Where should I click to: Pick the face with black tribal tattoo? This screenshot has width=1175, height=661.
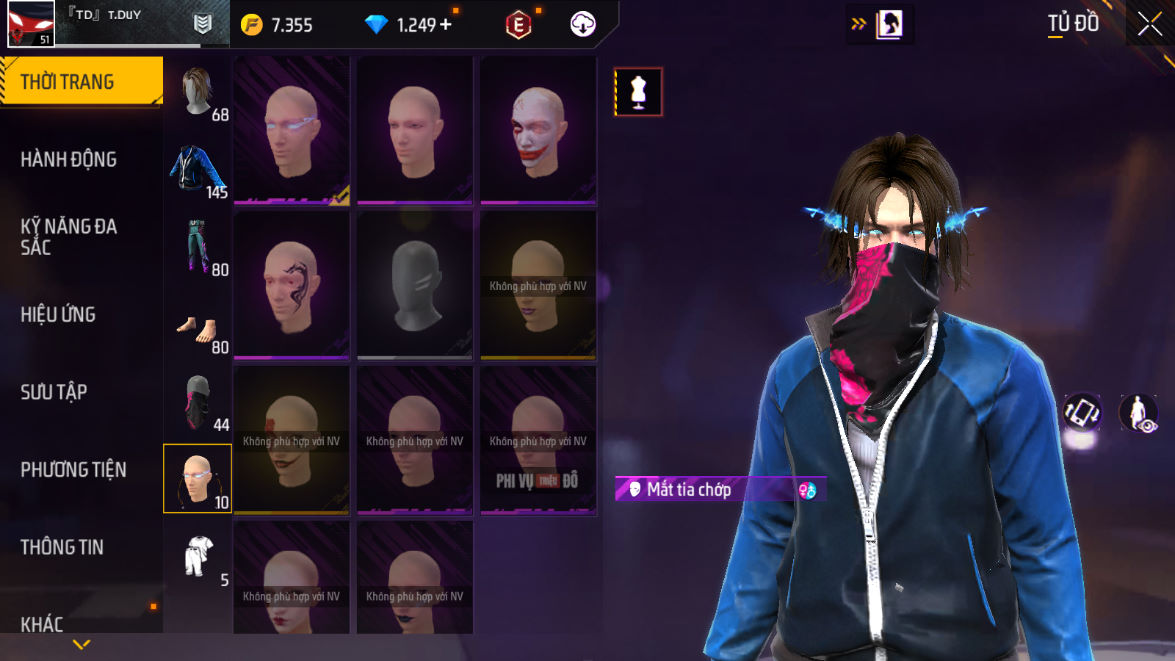pos(292,285)
